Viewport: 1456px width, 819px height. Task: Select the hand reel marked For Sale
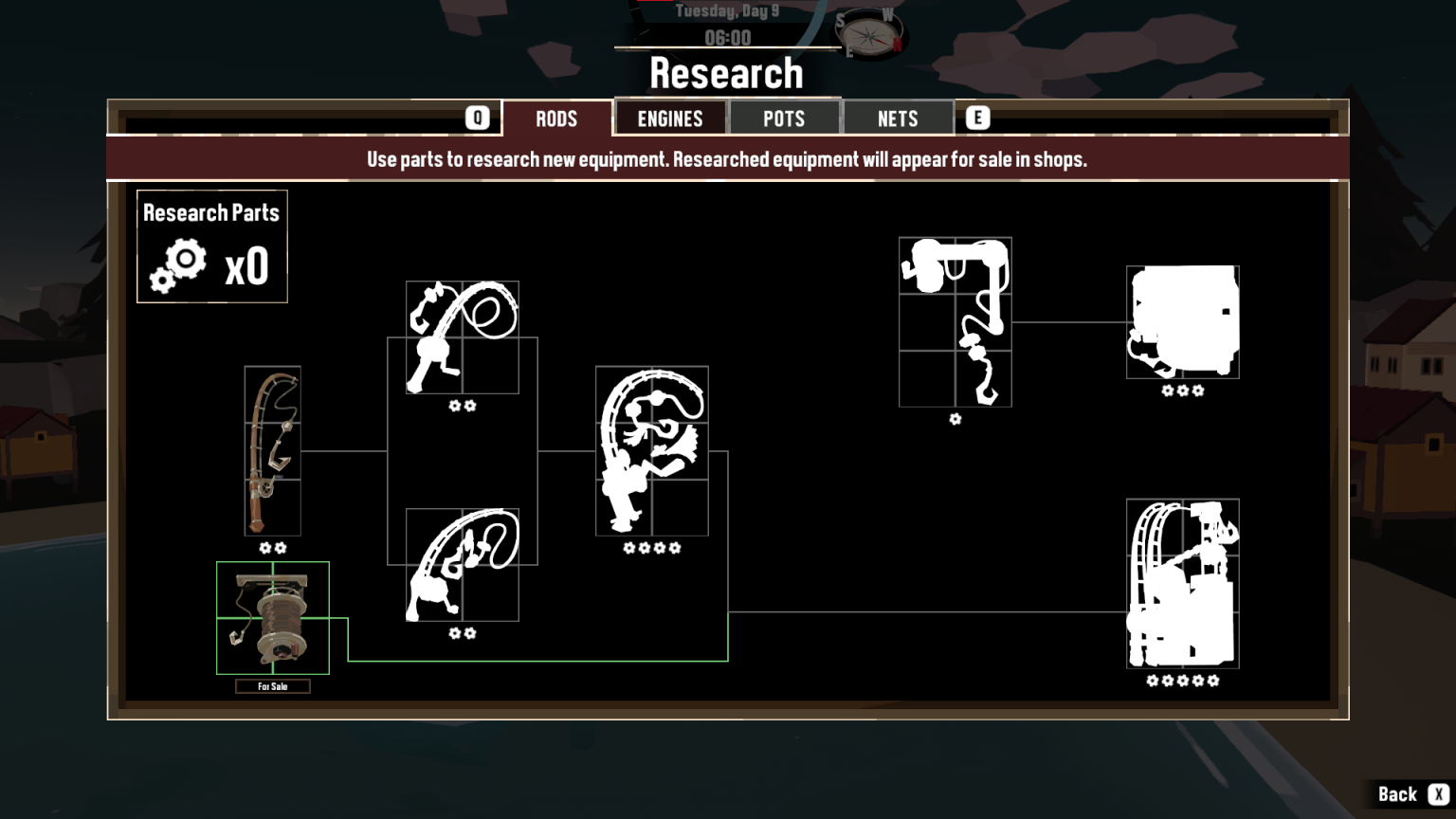click(x=273, y=616)
